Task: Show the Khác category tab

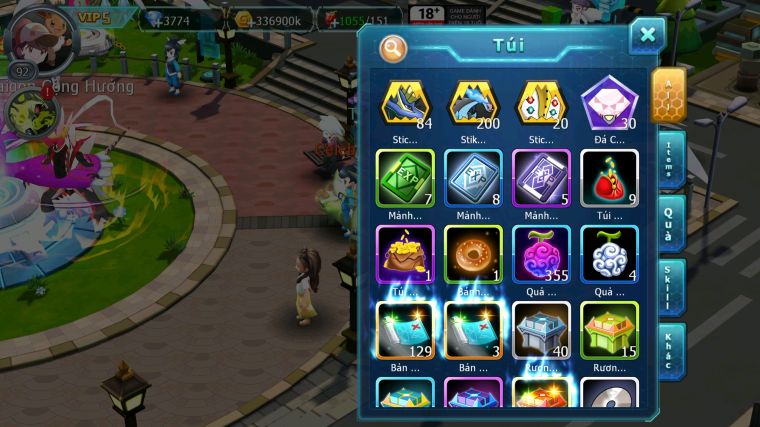Action: tap(671, 350)
